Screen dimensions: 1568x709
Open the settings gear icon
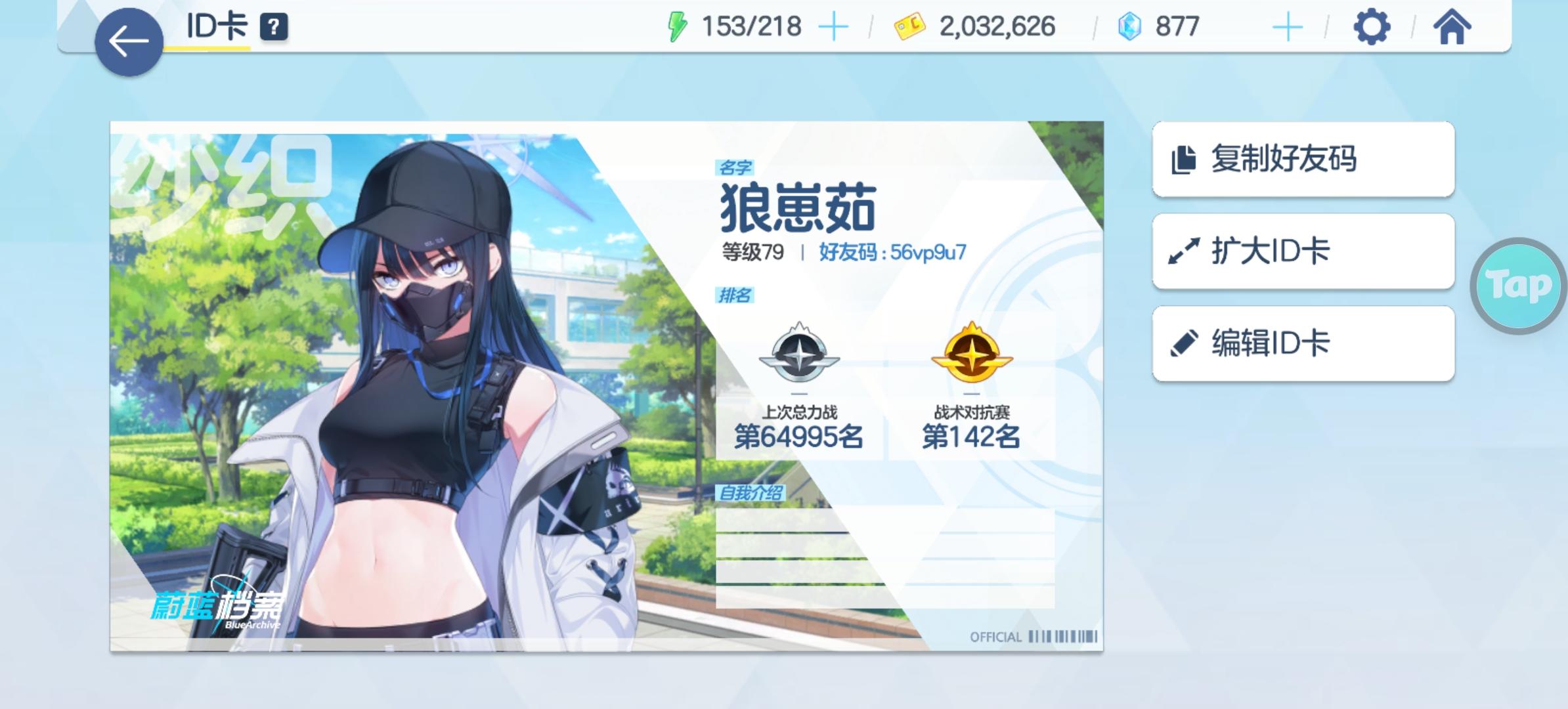(1372, 26)
